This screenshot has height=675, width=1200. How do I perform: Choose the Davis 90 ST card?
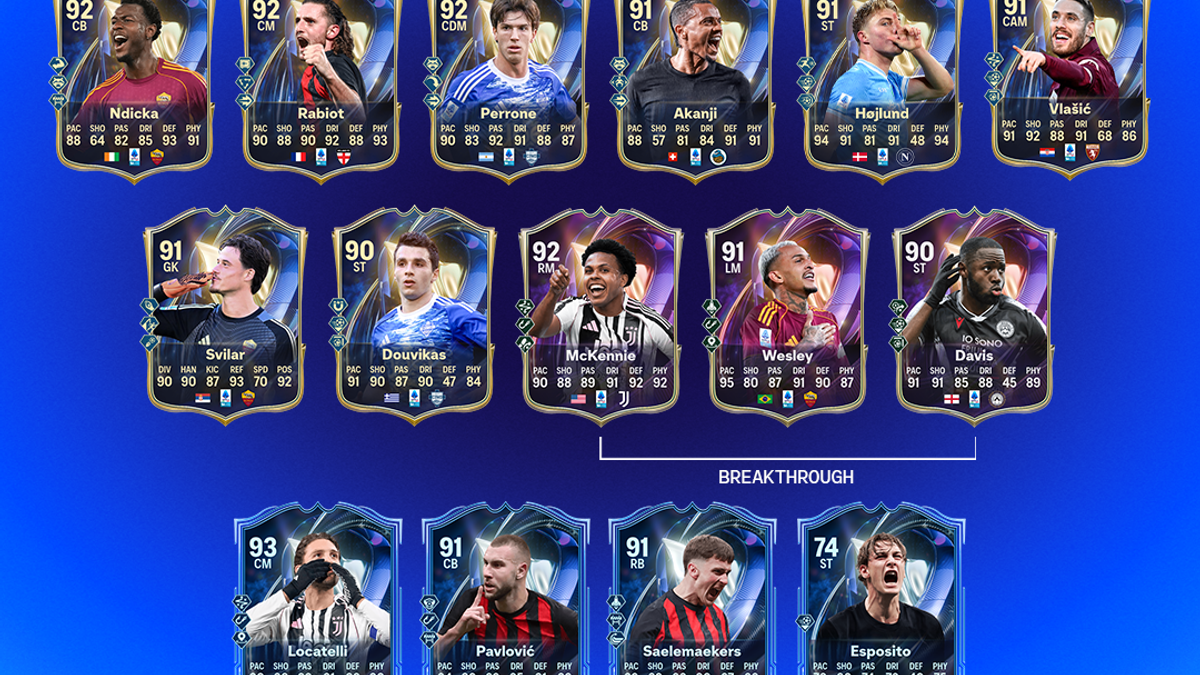974,310
